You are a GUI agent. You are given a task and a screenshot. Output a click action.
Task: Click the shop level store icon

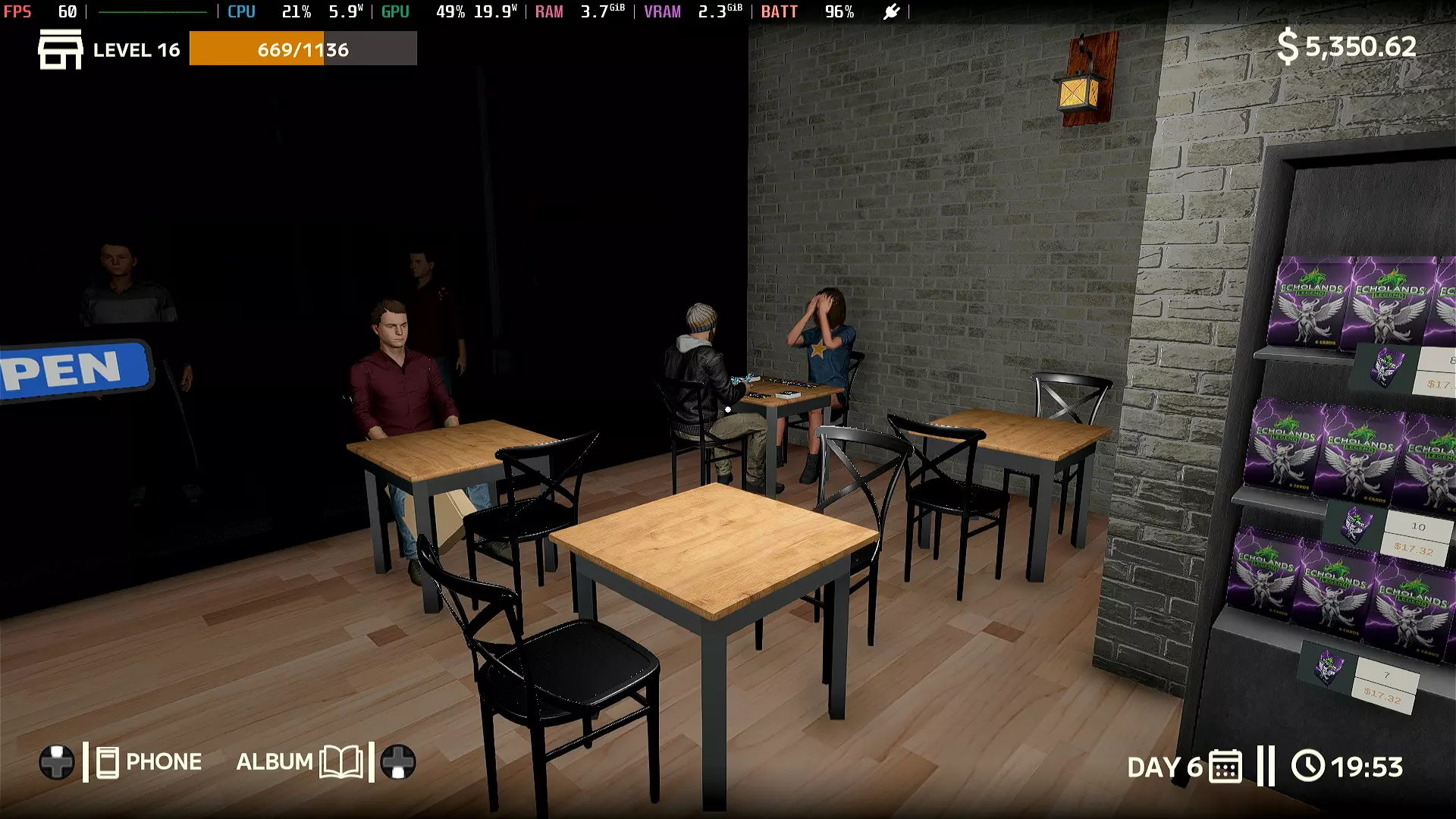coord(60,50)
